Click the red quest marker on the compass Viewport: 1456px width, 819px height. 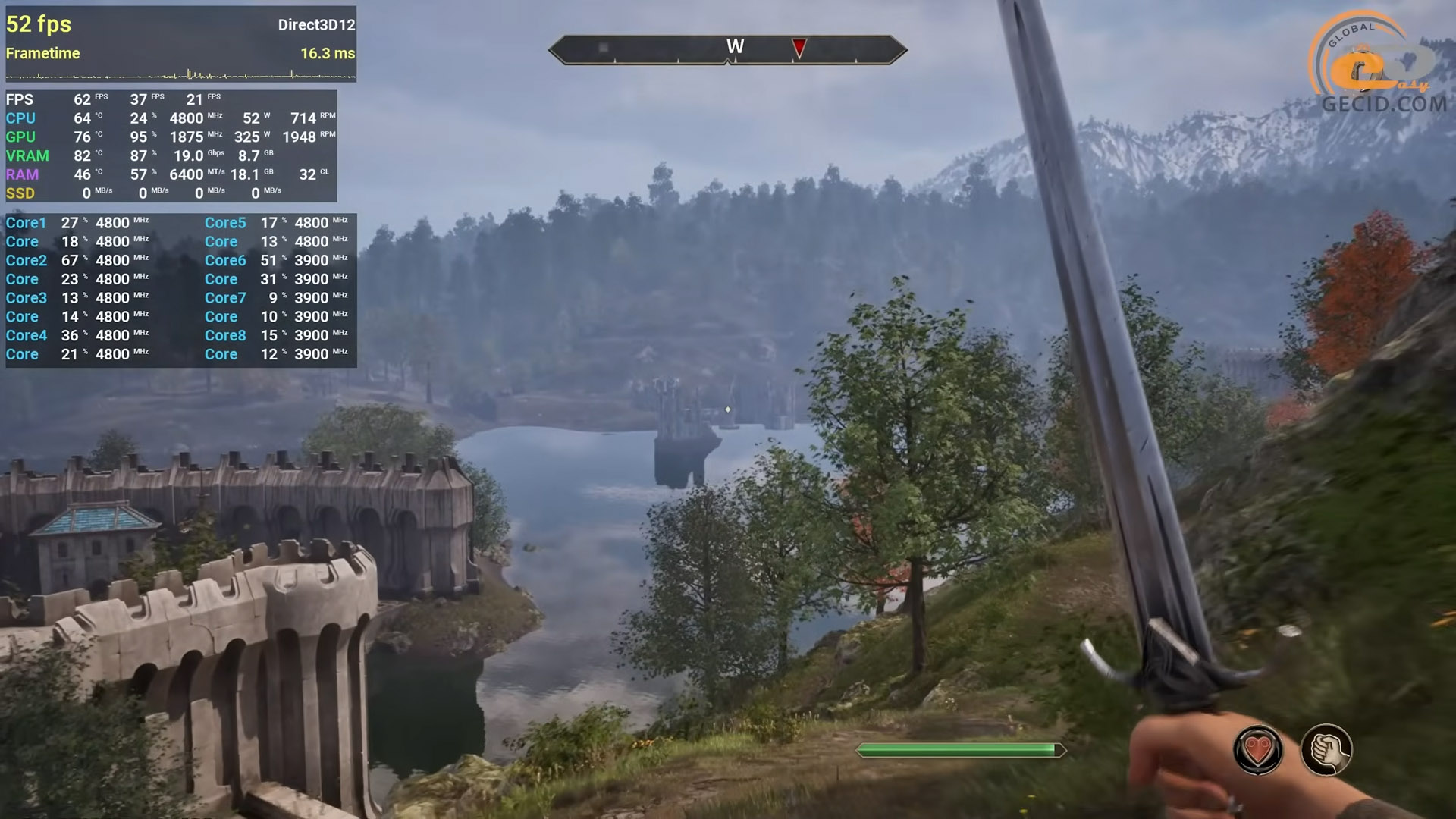[799, 48]
